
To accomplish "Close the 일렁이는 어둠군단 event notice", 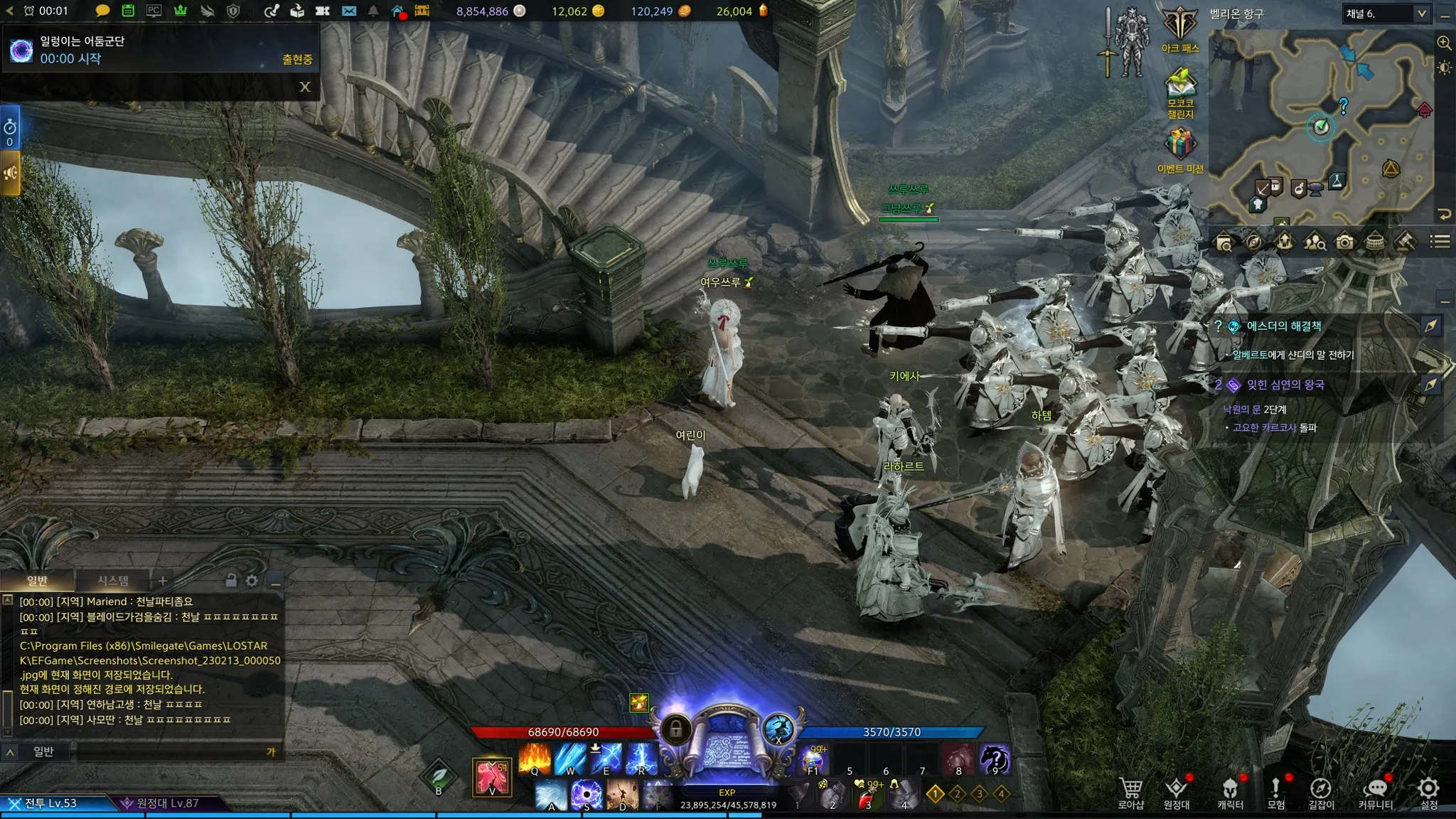I will (x=305, y=87).
